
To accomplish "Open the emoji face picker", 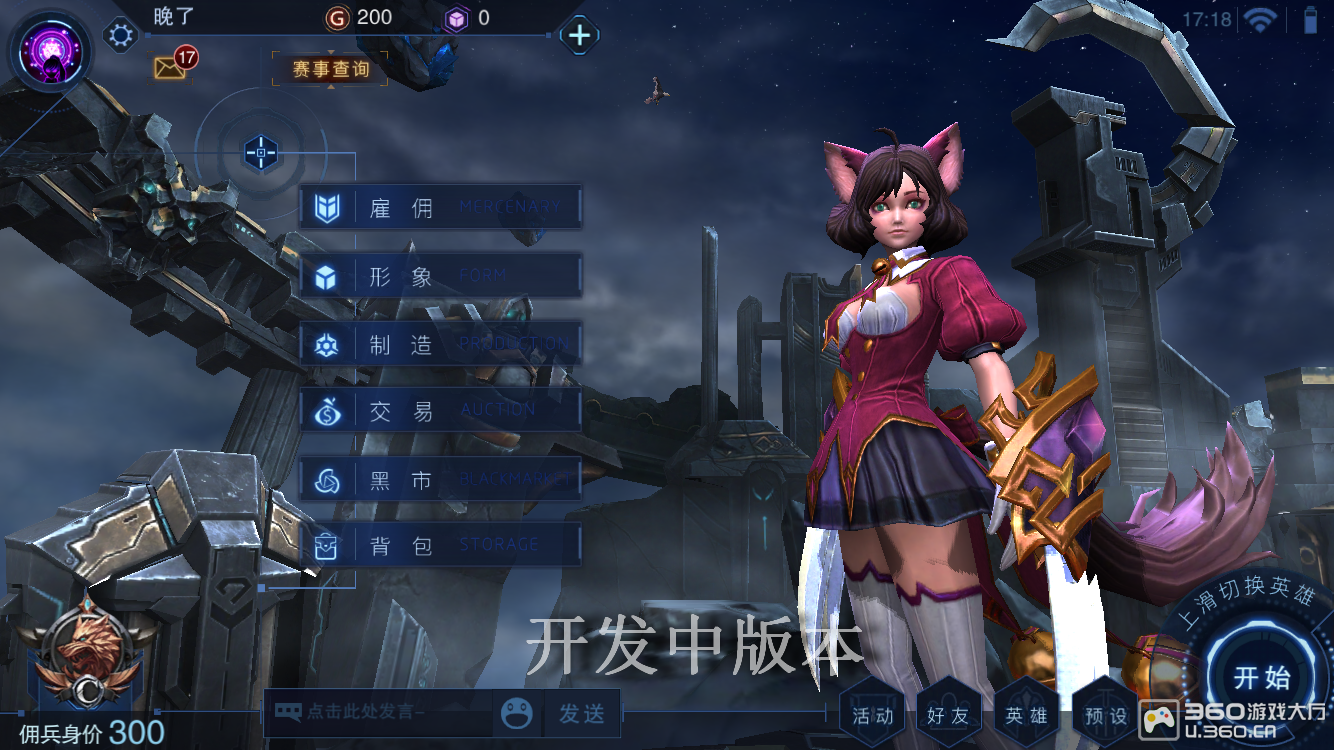I will (x=517, y=714).
